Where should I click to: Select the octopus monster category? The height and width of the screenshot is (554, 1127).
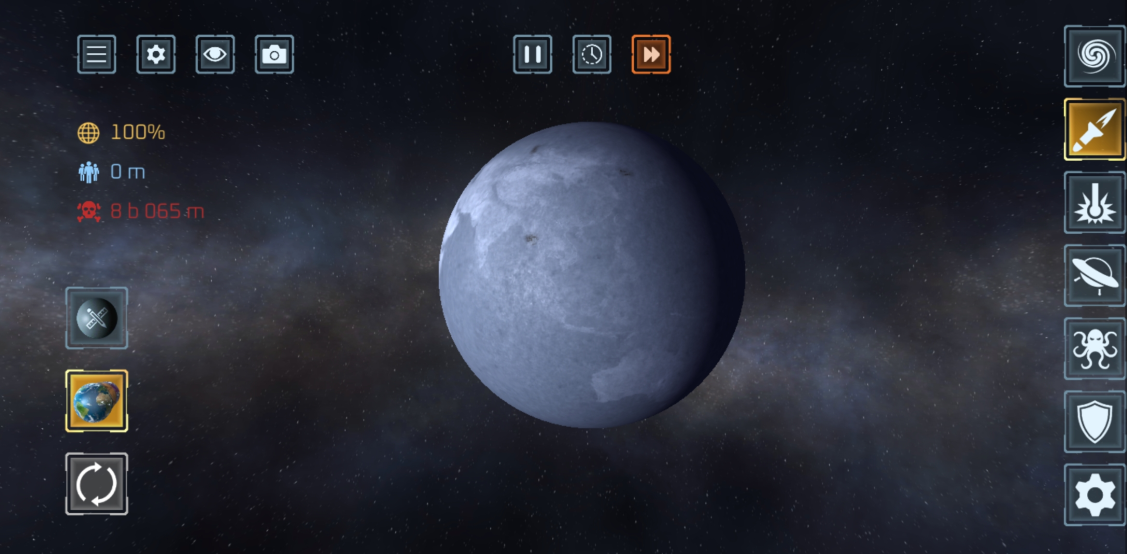coord(1094,349)
